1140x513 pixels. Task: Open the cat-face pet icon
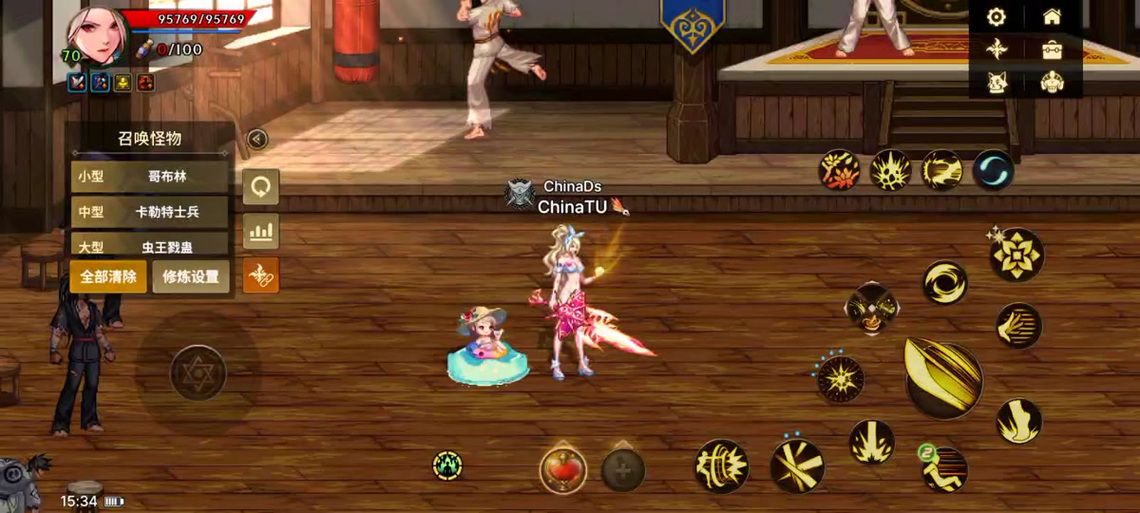click(x=996, y=81)
